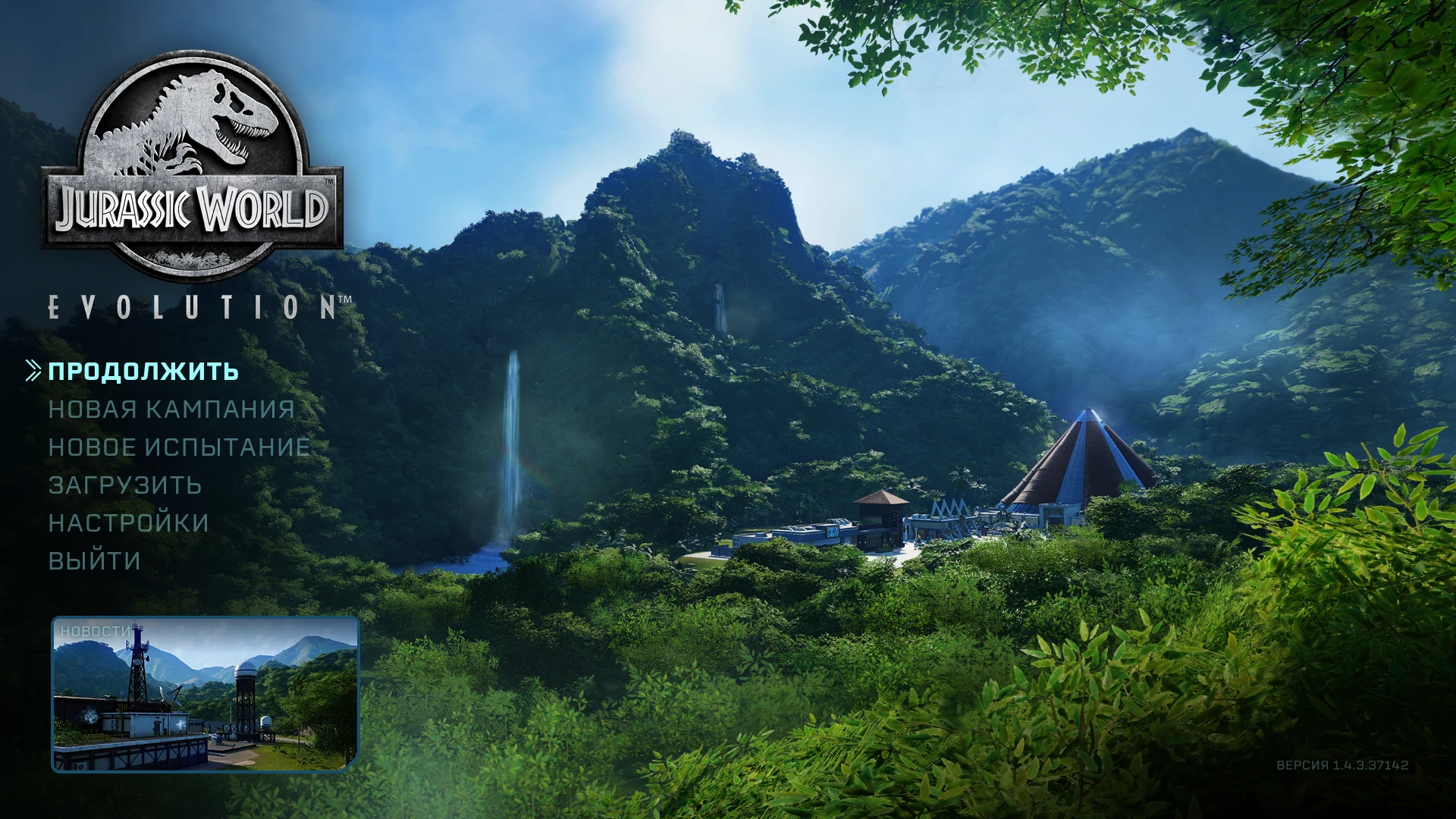Click the Jurassic World Evolution logo

(x=193, y=159)
